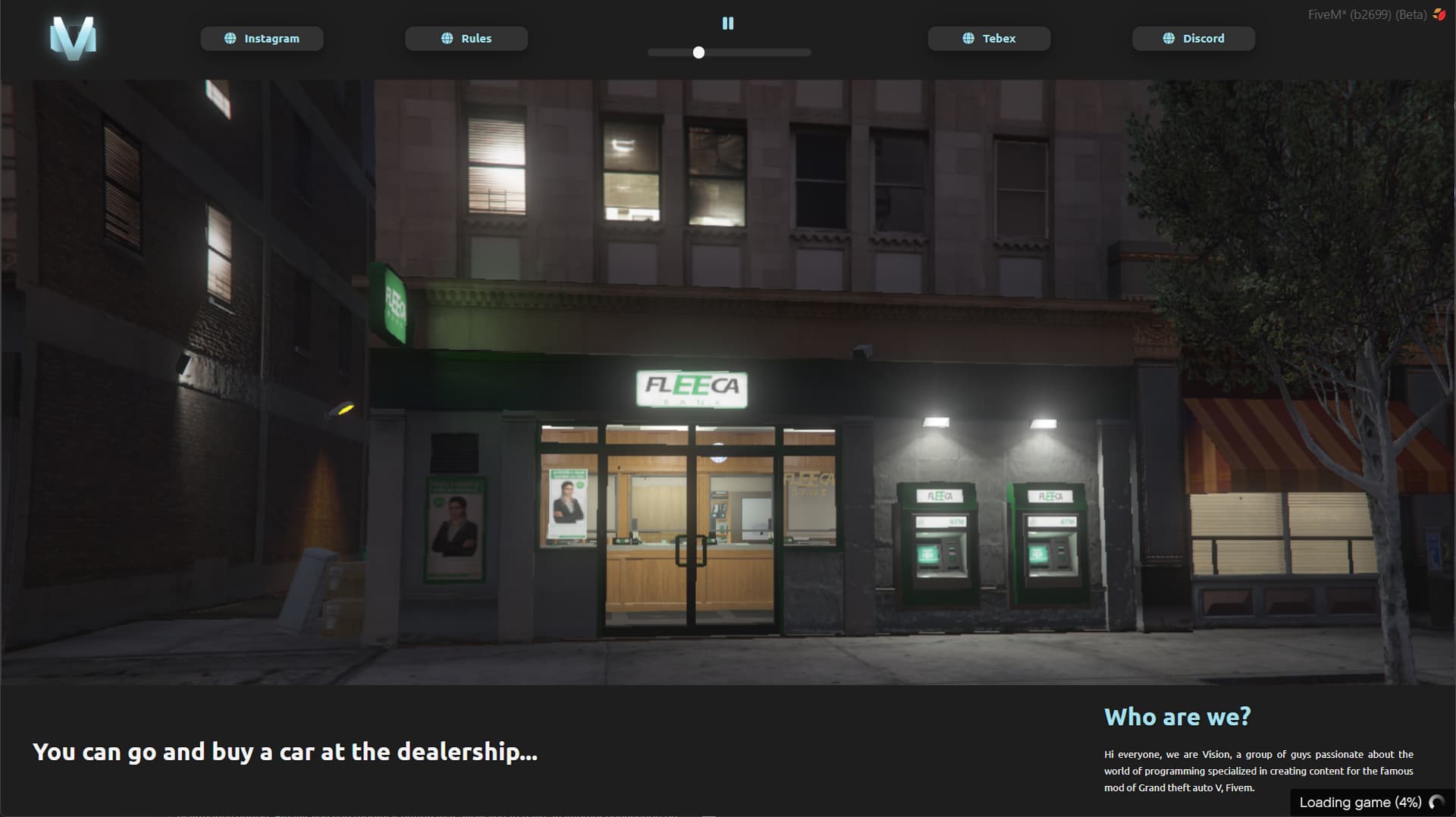The image size is (1456, 817).
Task: Join the Discord via its button
Action: (x=1194, y=39)
